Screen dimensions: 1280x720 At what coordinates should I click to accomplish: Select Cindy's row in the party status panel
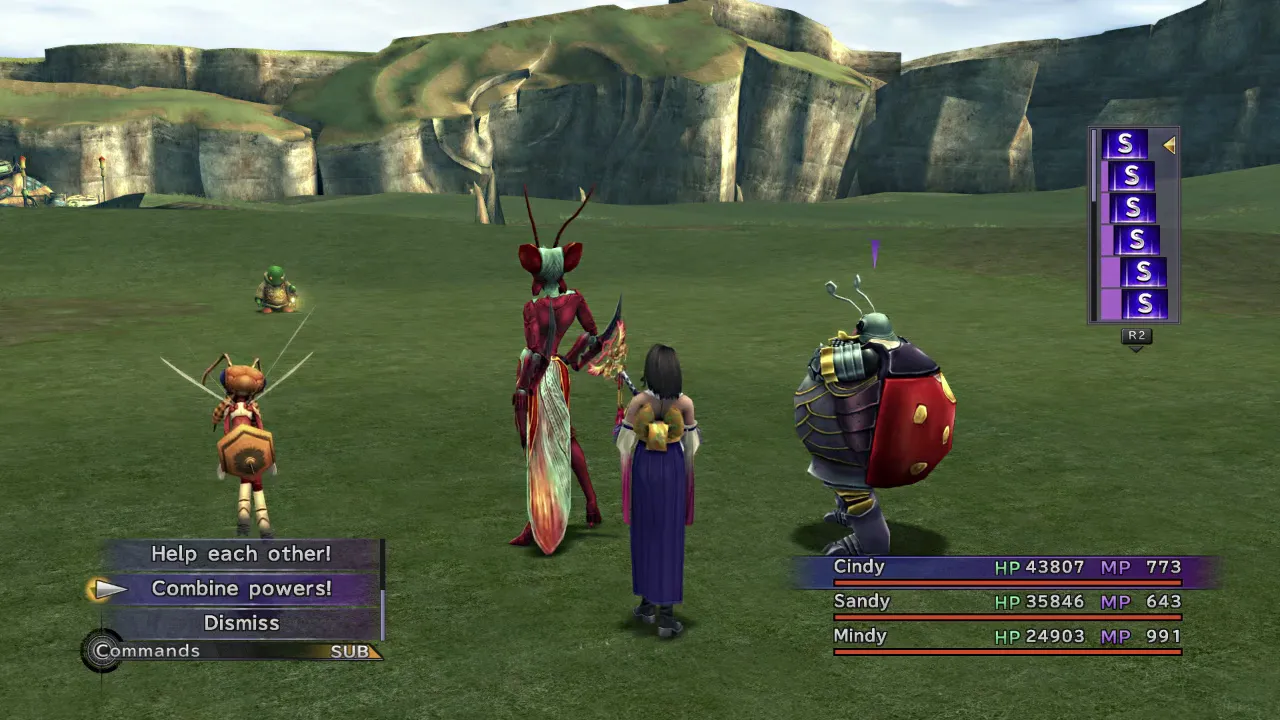click(x=1006, y=568)
